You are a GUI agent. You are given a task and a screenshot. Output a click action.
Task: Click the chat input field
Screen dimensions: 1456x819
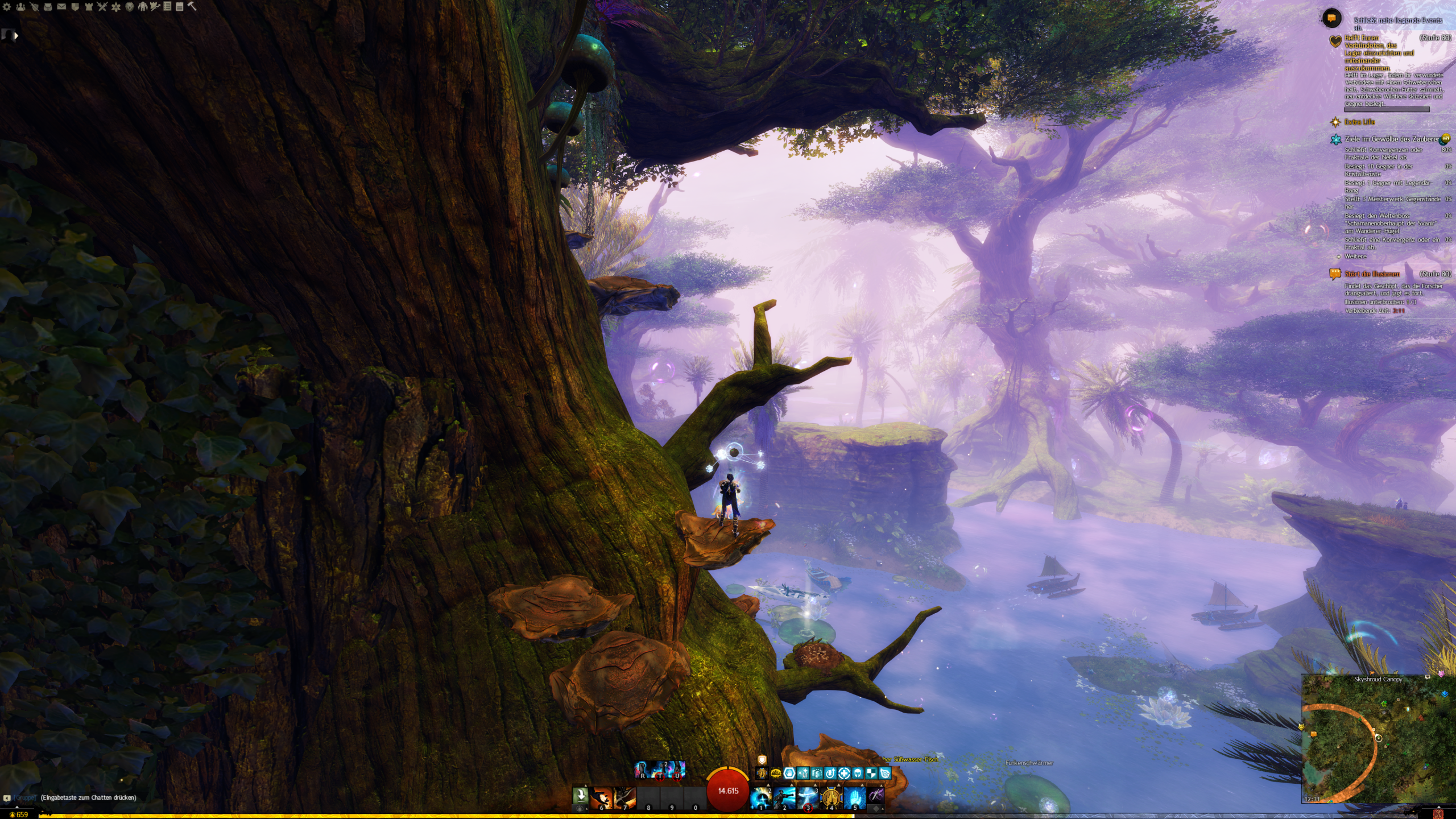tap(88, 797)
